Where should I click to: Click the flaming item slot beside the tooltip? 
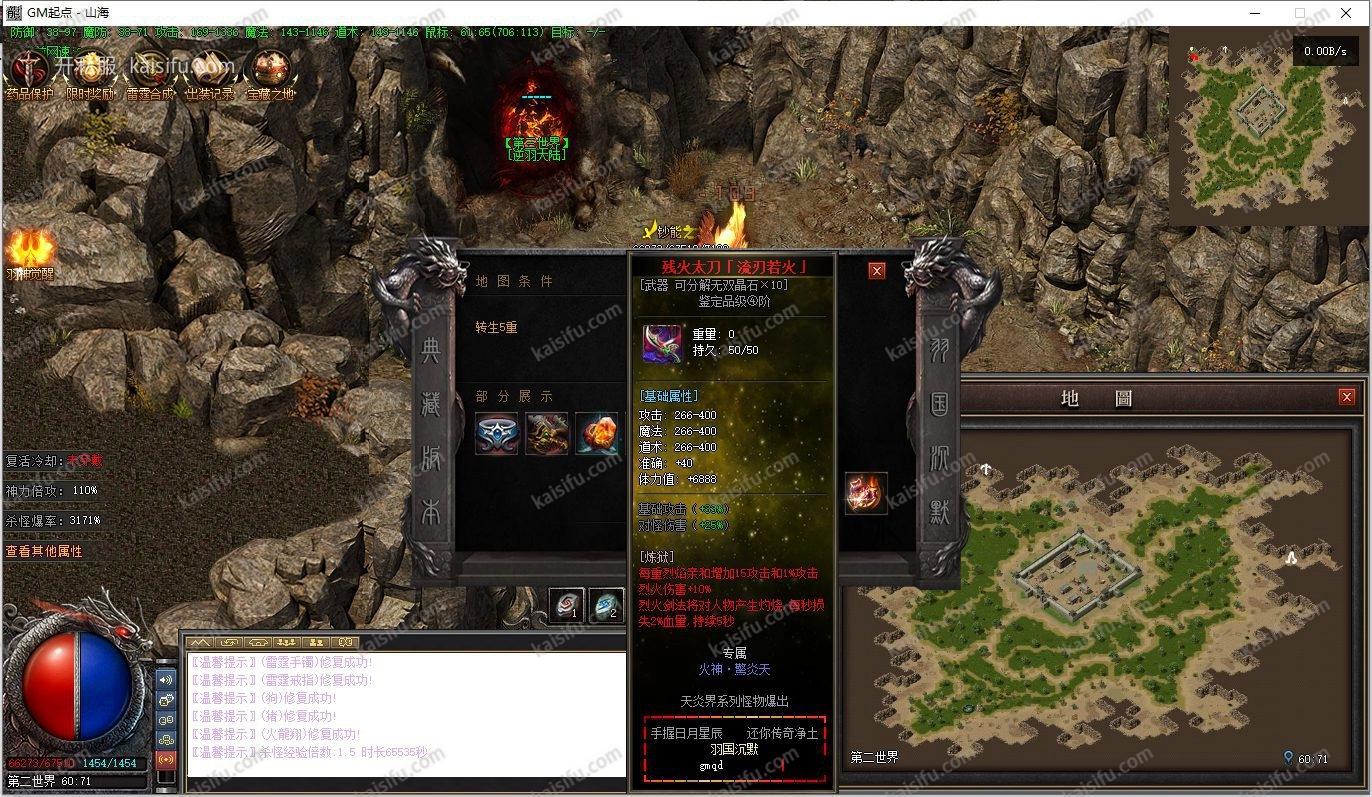[865, 493]
